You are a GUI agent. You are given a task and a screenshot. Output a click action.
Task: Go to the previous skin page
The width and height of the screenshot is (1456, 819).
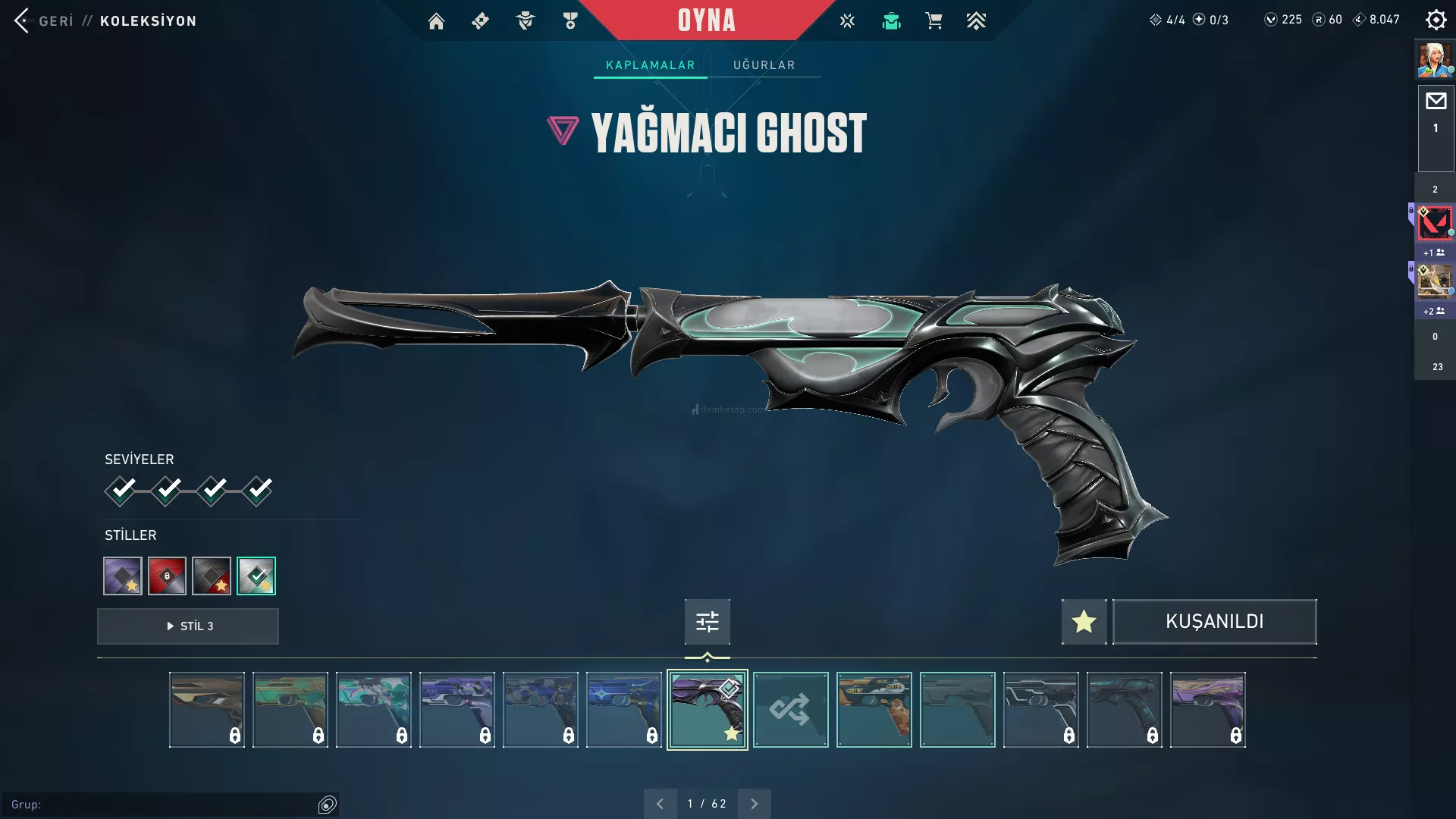[x=660, y=804]
